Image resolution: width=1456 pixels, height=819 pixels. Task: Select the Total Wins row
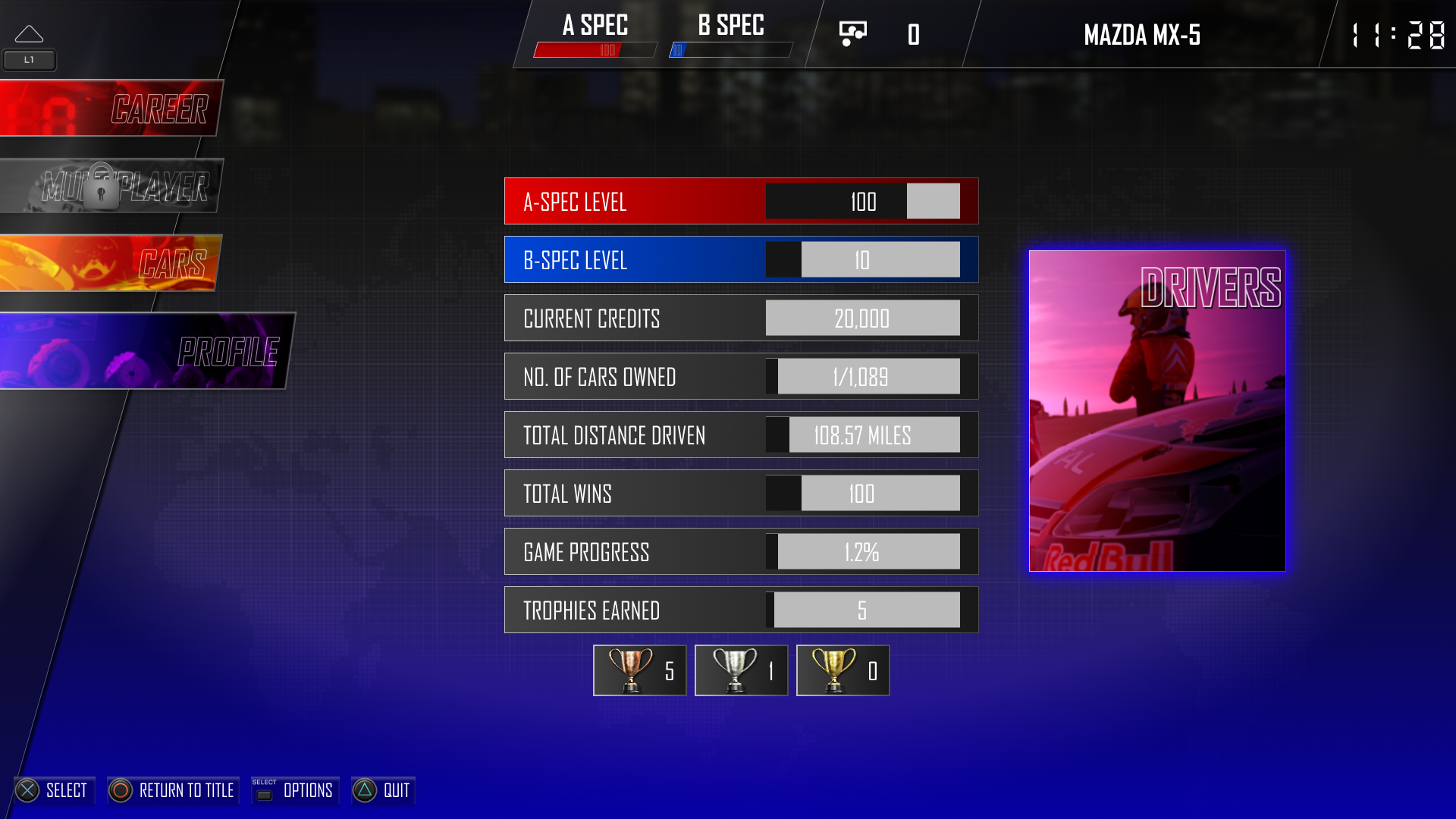(741, 493)
